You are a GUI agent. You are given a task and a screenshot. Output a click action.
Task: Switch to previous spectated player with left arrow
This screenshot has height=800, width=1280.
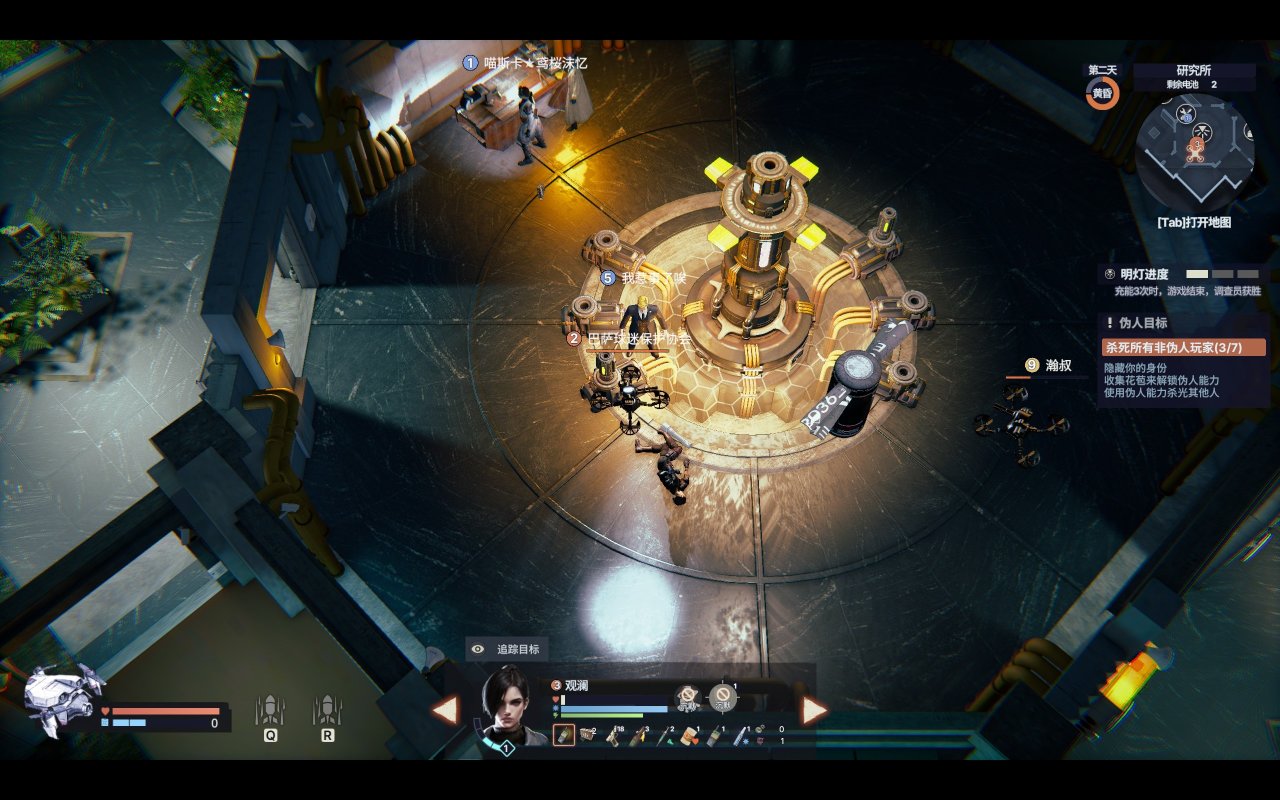pyautogui.click(x=445, y=710)
